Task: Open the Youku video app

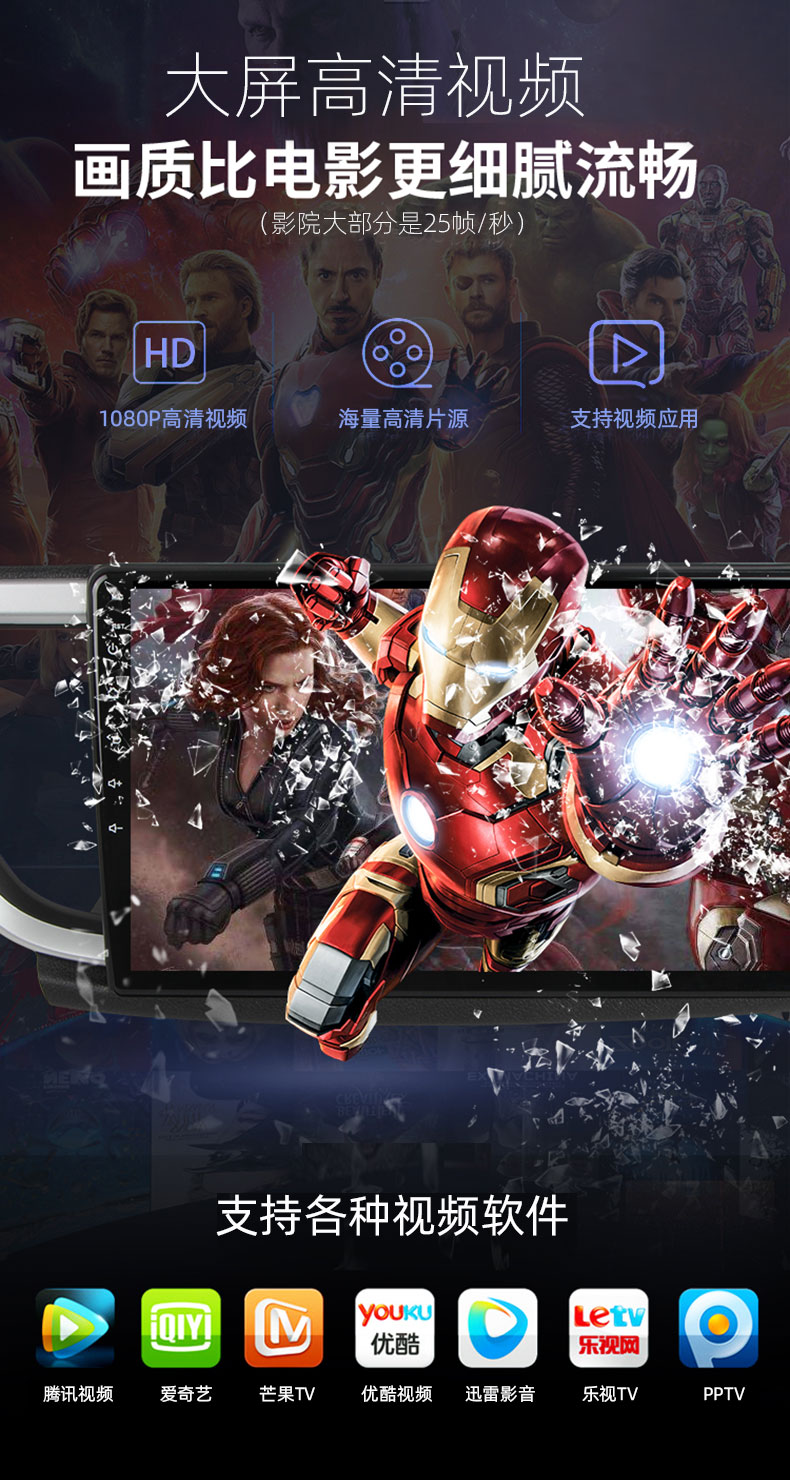Action: click(395, 1327)
